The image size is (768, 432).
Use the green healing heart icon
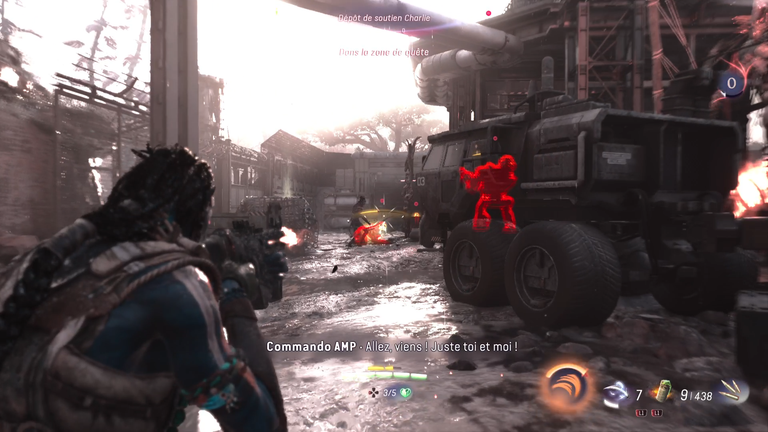click(x=408, y=393)
